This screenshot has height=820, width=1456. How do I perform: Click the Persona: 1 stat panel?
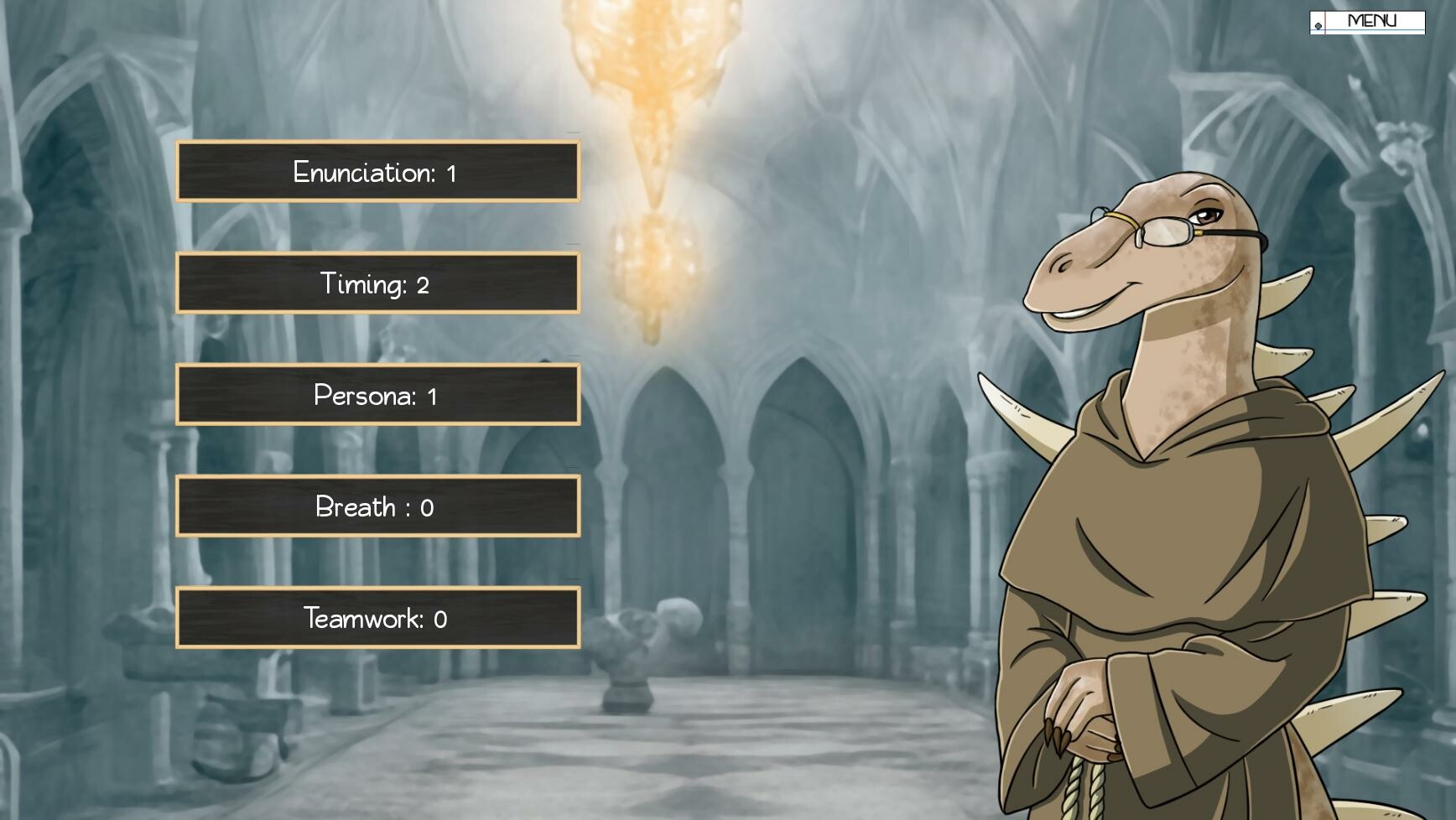coord(377,395)
